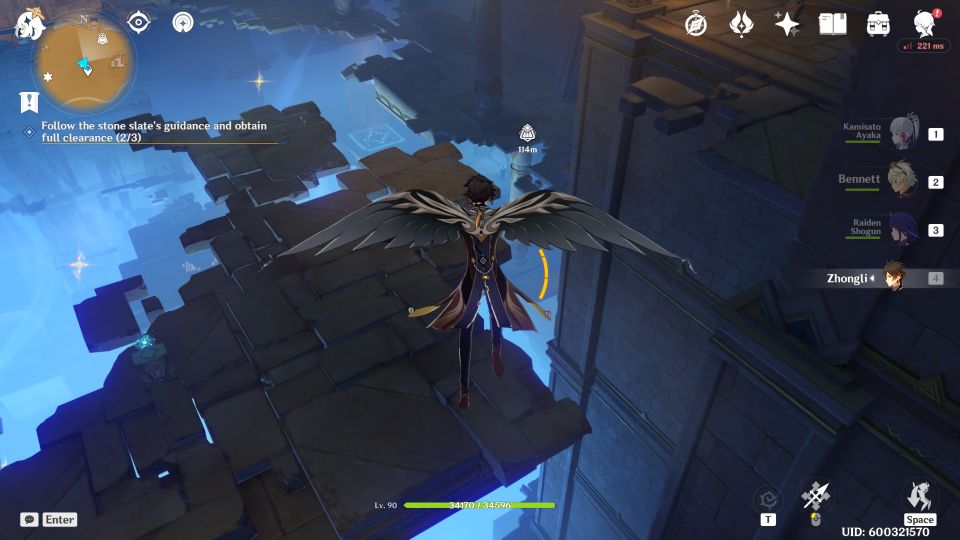Open the circular minimap
960x540 pixels.
pos(85,62)
